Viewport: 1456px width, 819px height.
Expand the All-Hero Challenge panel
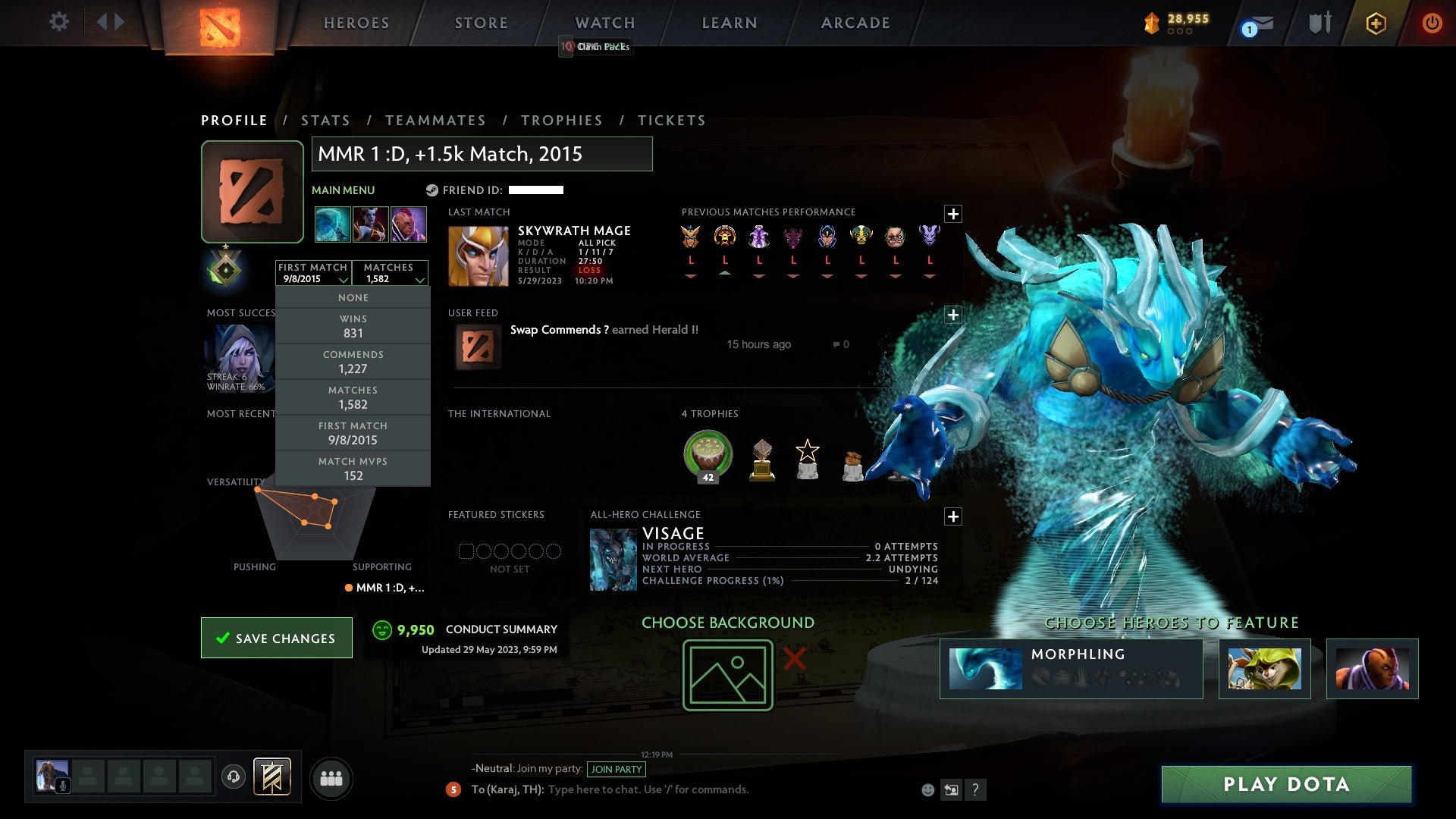pyautogui.click(x=953, y=516)
